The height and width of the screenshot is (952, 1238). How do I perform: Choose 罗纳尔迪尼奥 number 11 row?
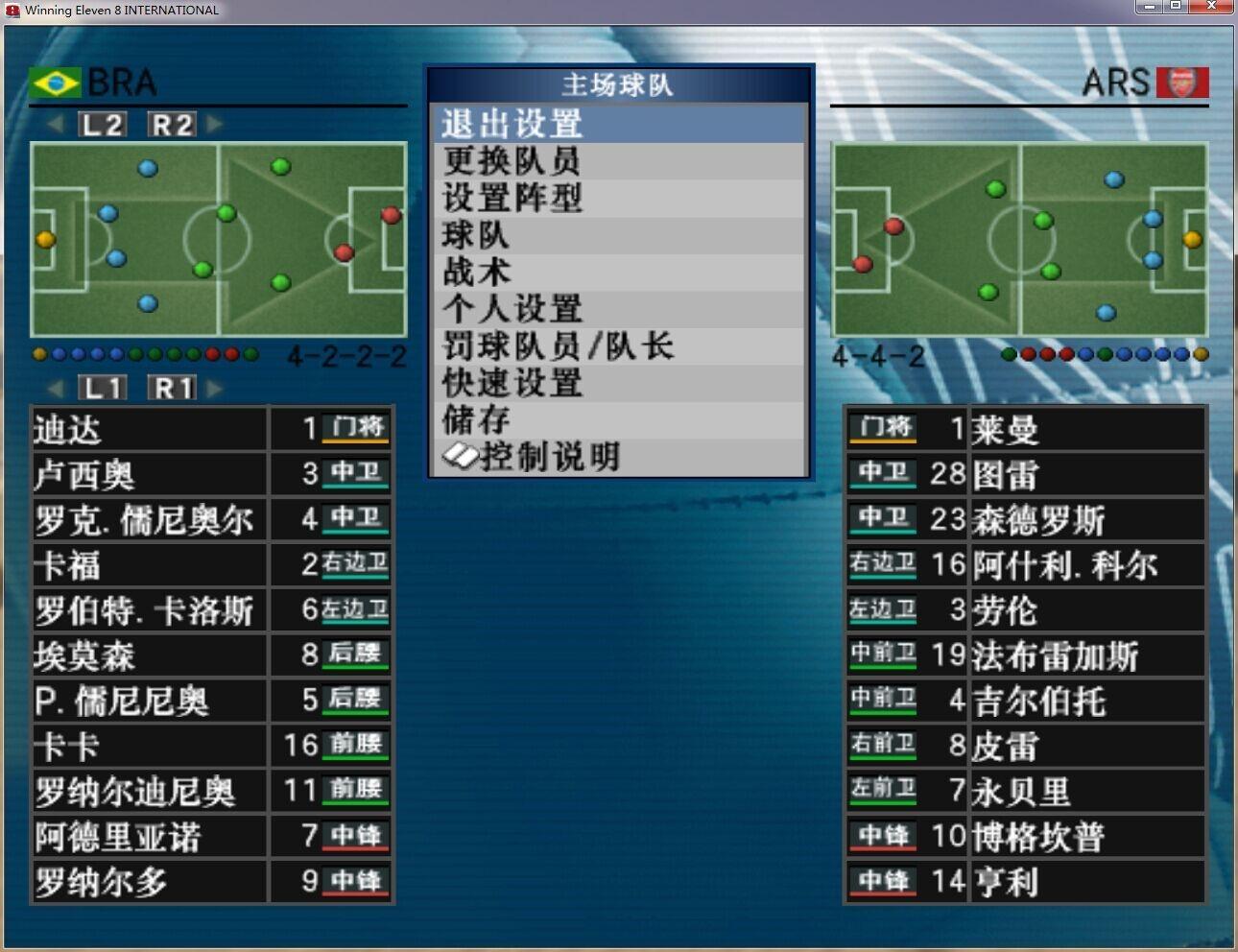[211, 791]
